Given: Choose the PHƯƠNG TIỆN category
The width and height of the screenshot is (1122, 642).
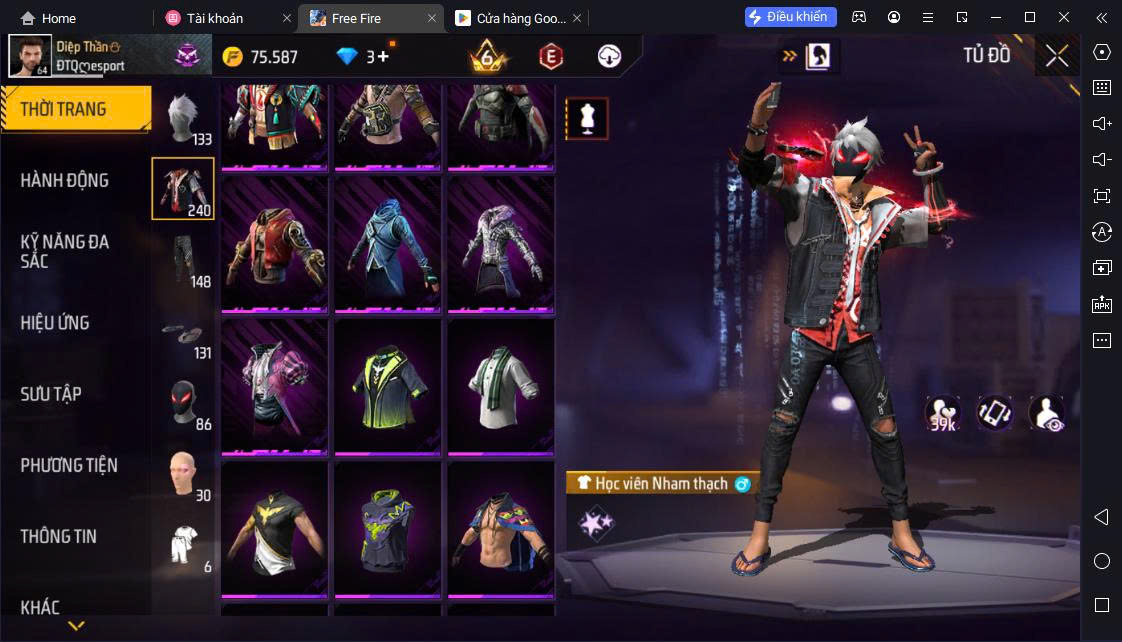Looking at the screenshot, I should (x=69, y=465).
